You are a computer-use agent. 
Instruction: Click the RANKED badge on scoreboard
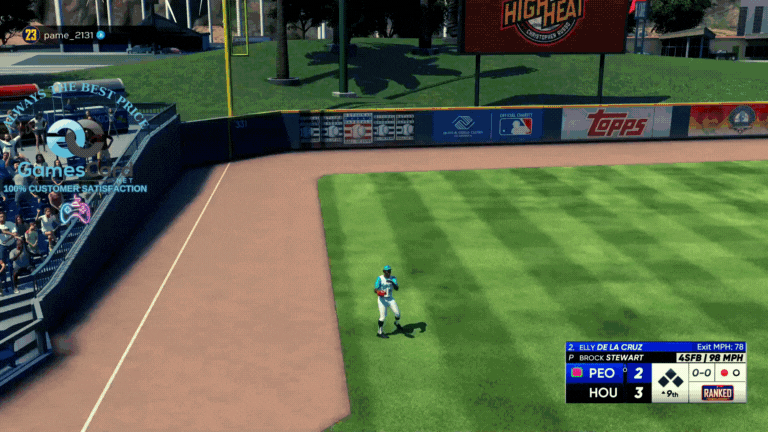pos(717,393)
